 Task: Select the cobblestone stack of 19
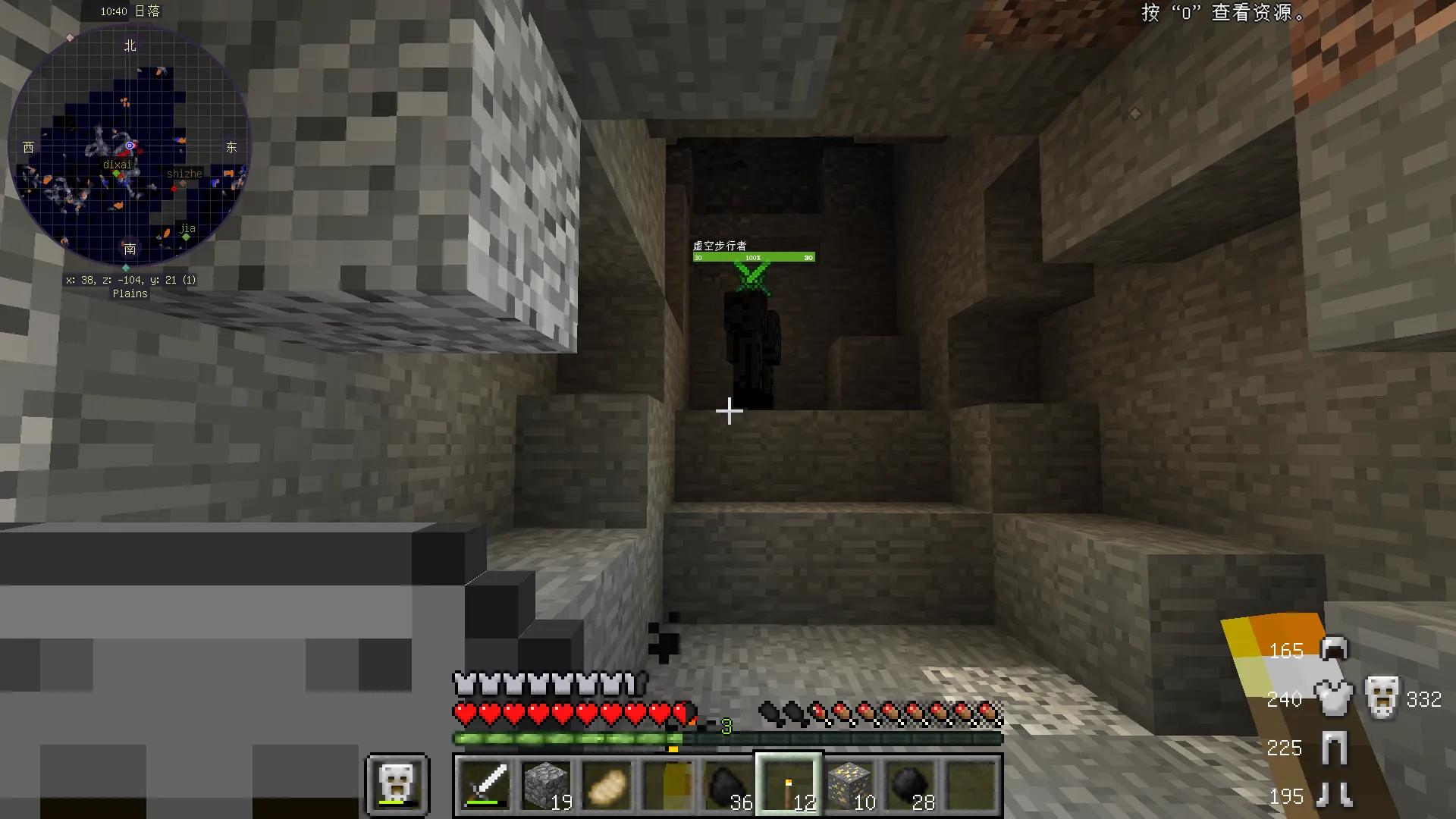pyautogui.click(x=547, y=785)
